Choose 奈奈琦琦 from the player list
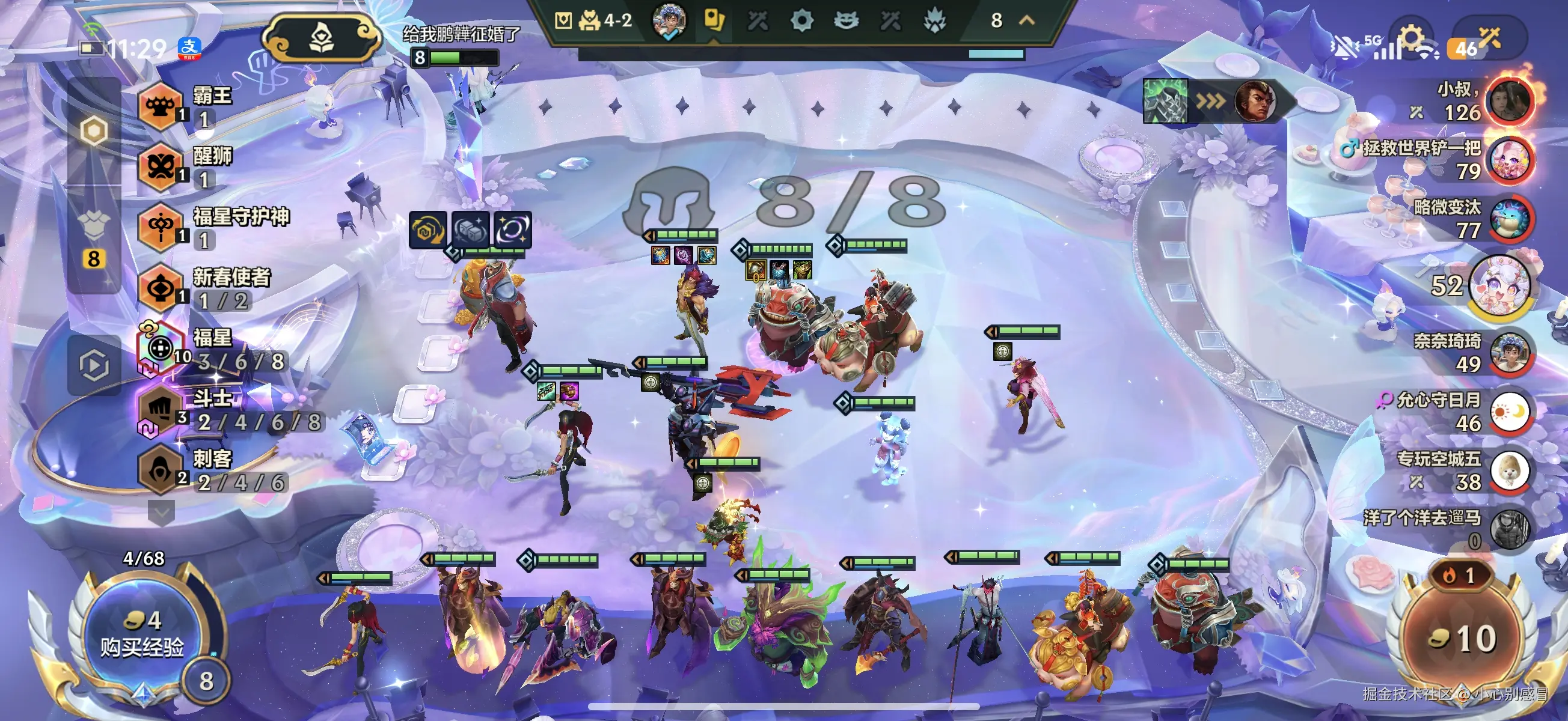The width and height of the screenshot is (1568, 721). tap(1508, 353)
